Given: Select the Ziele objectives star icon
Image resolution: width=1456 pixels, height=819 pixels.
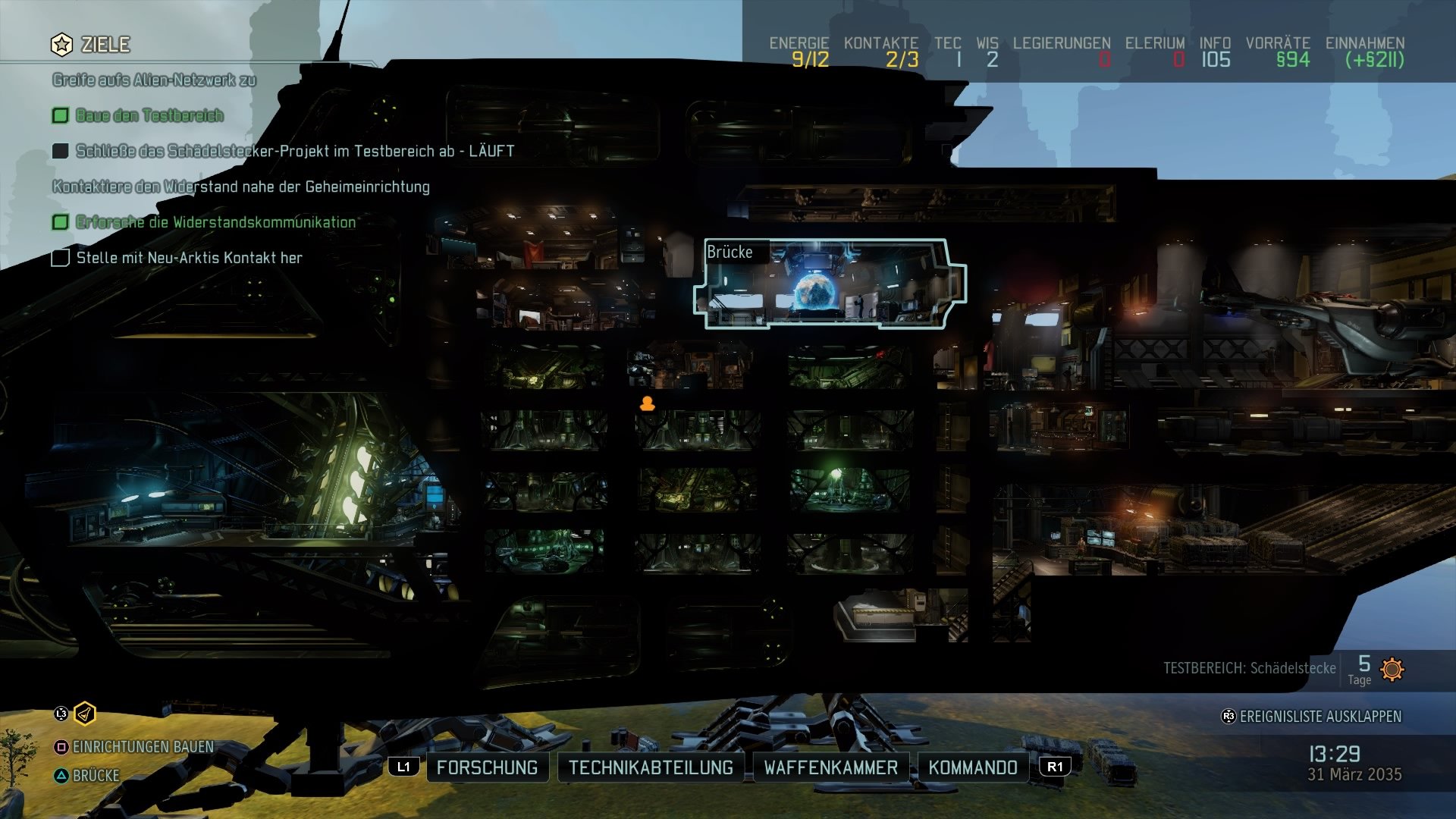Looking at the screenshot, I should tap(61, 43).
